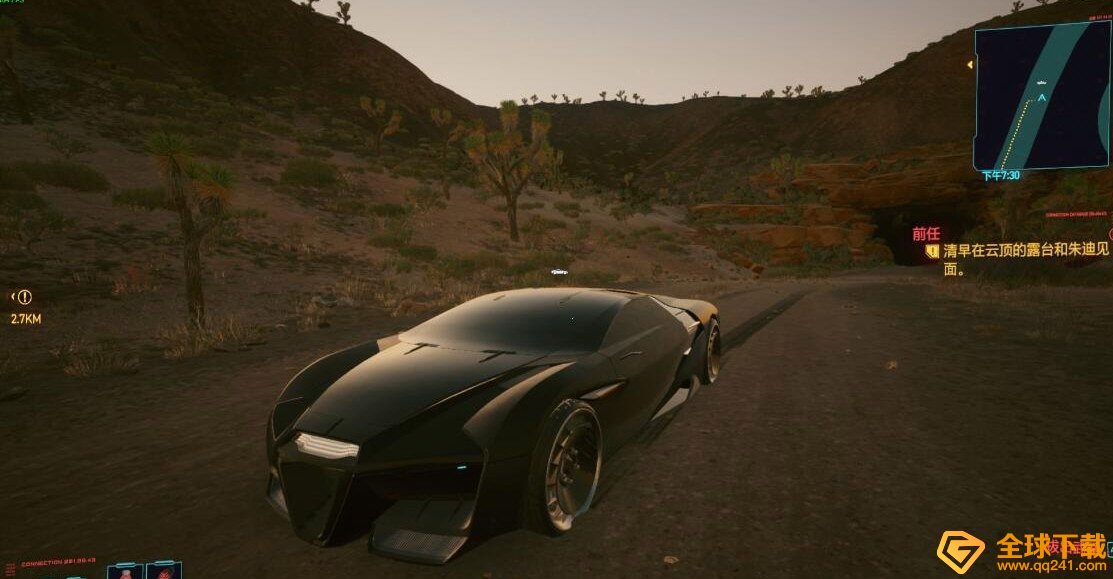This screenshot has width=1113, height=579.
Task: Click the qq241.com watermark logo
Action: (x=960, y=552)
